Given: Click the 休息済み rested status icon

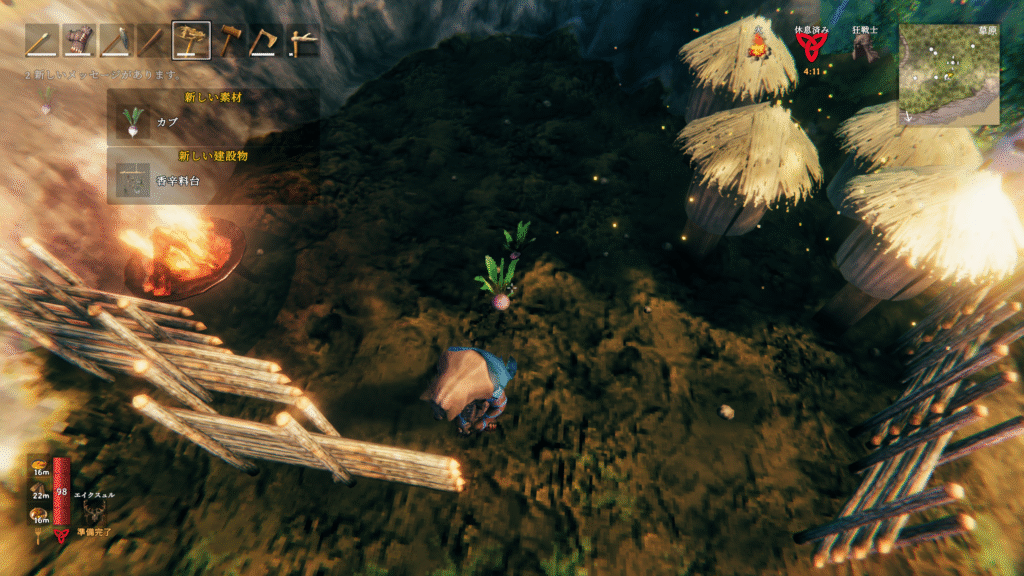Looking at the screenshot, I should point(809,48).
